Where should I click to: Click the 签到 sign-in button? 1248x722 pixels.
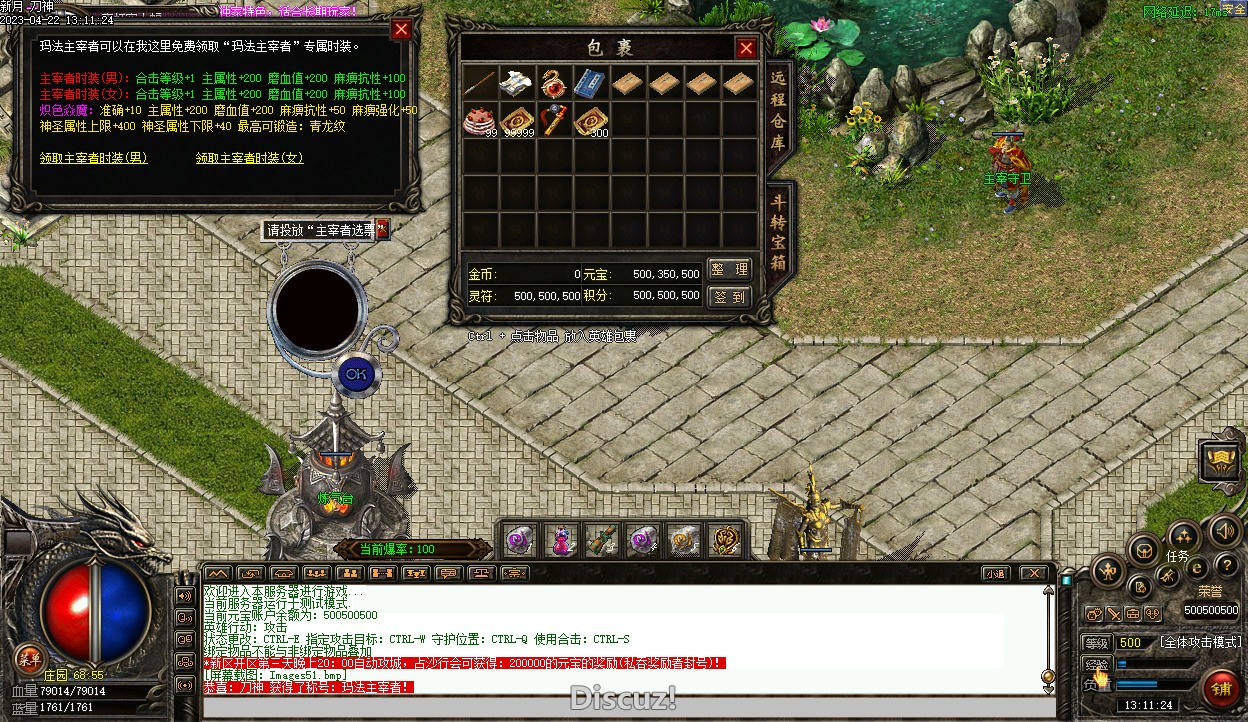pyautogui.click(x=729, y=296)
